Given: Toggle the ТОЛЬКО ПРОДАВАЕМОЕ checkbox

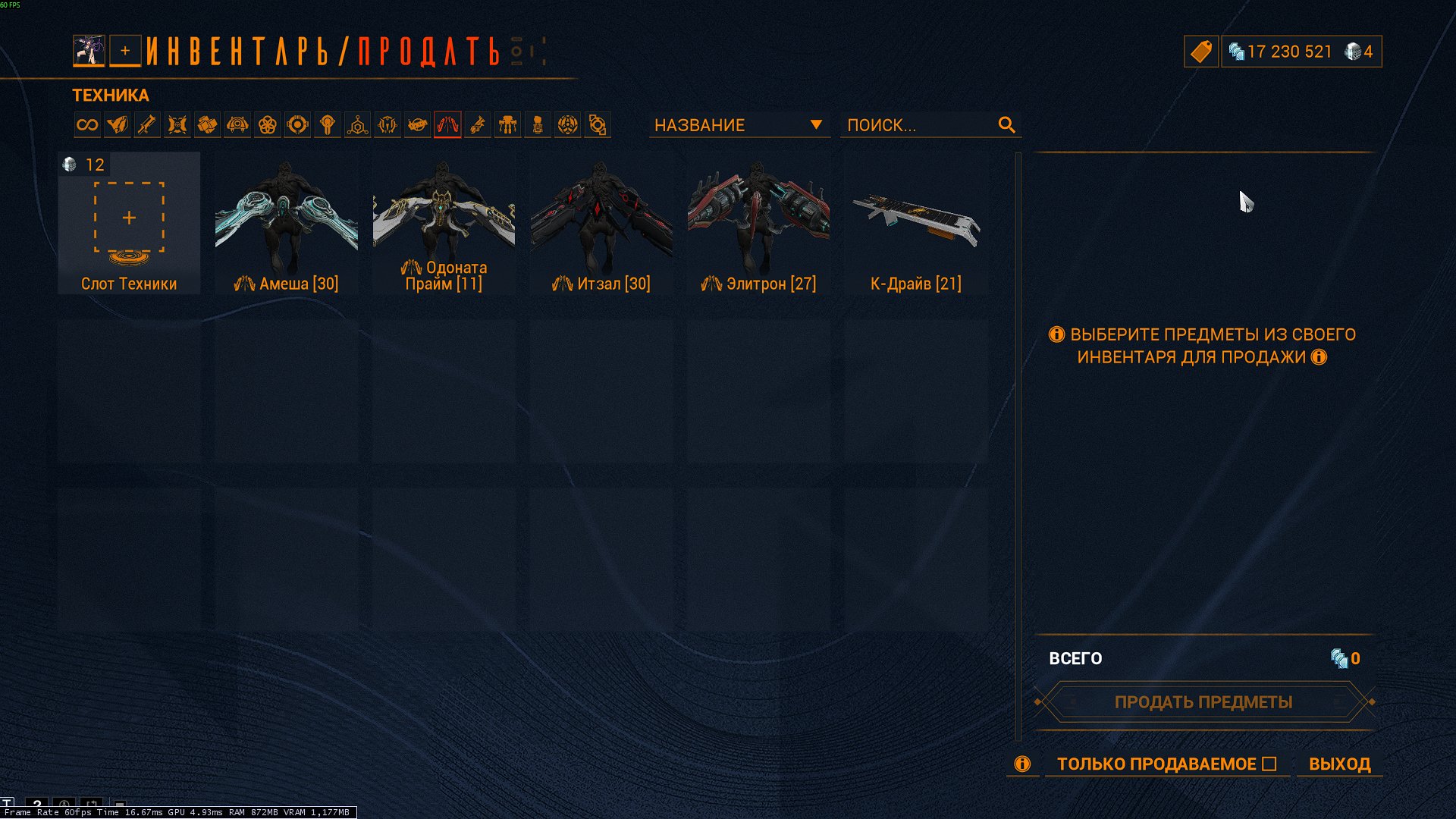Looking at the screenshot, I should point(1269,764).
